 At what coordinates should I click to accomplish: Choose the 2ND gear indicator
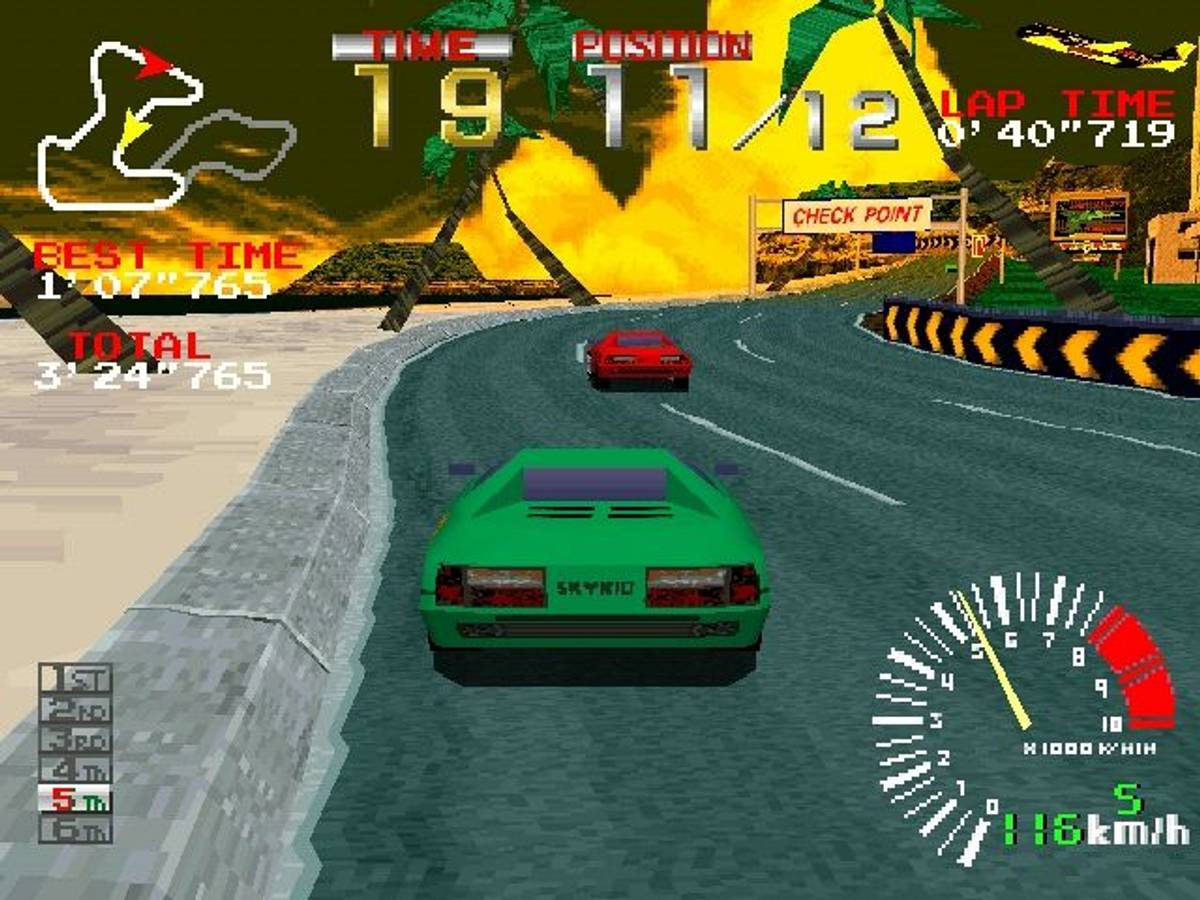pyautogui.click(x=75, y=710)
